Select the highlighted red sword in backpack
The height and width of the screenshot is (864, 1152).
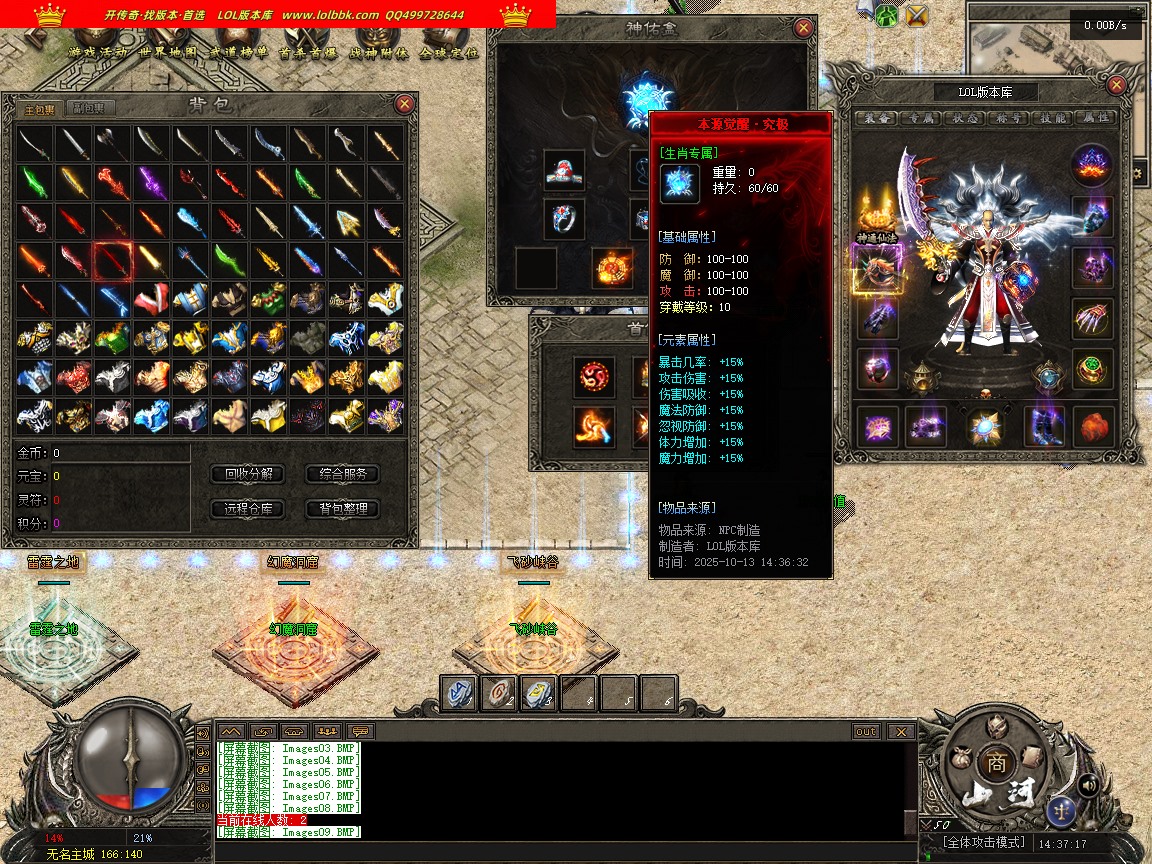click(112, 260)
